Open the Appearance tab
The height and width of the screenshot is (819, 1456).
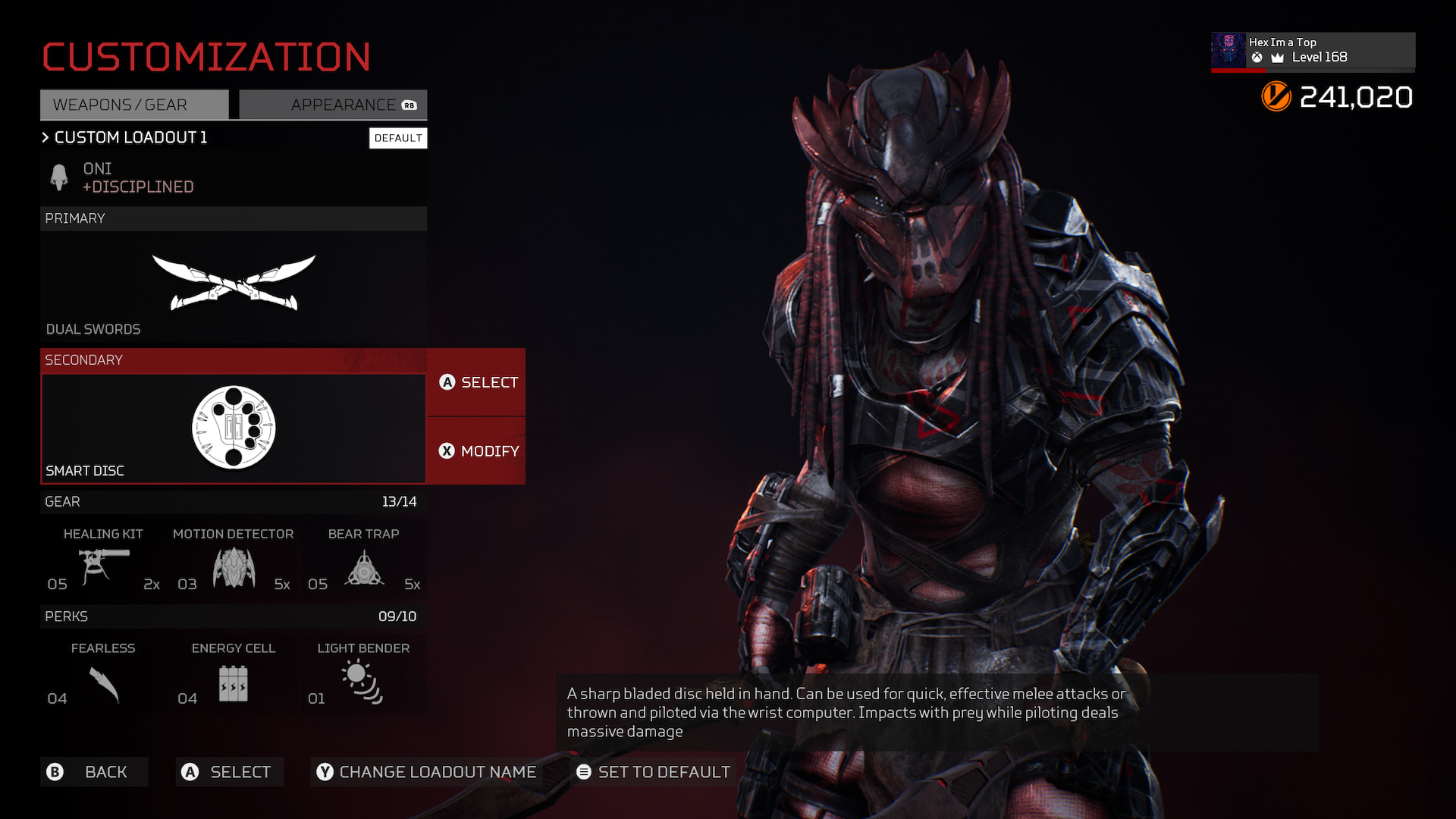pos(333,105)
